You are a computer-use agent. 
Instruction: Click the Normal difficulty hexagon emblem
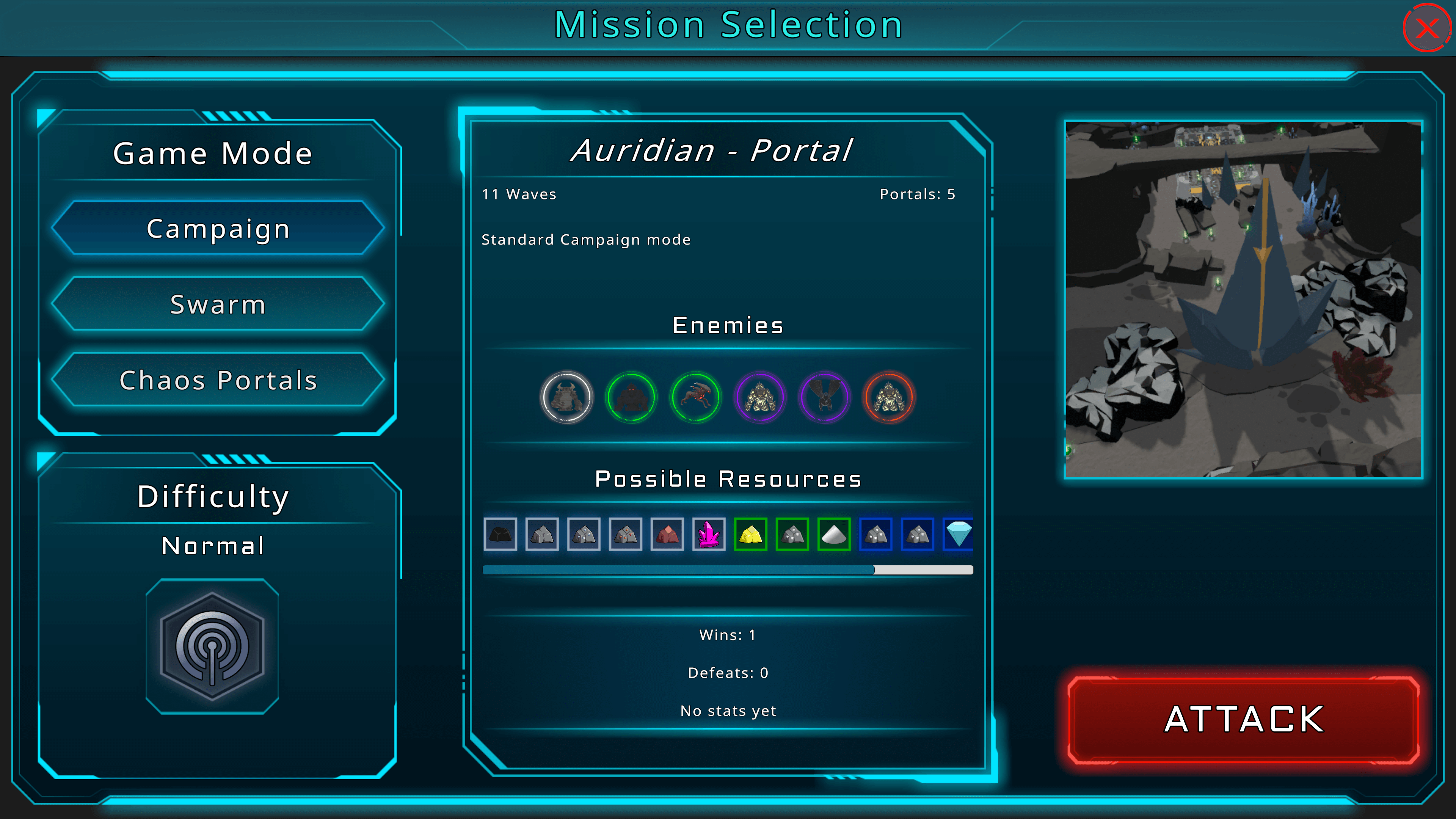click(212, 646)
